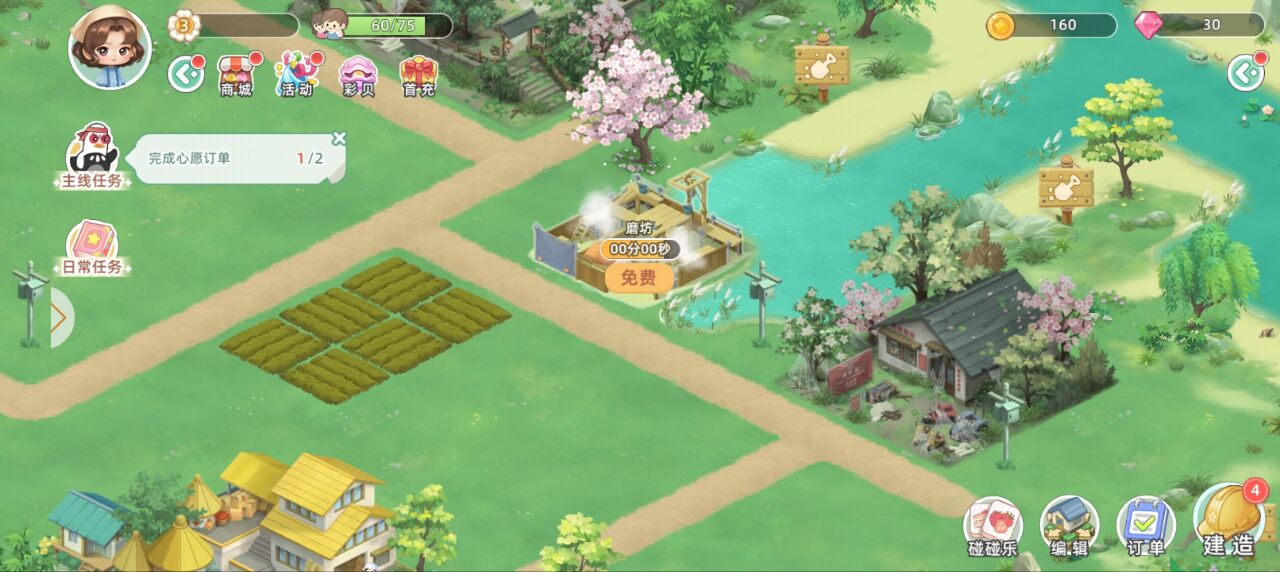Collapse the top-left menu arrow
Viewport: 1280px width, 572px height.
[x=185, y=73]
